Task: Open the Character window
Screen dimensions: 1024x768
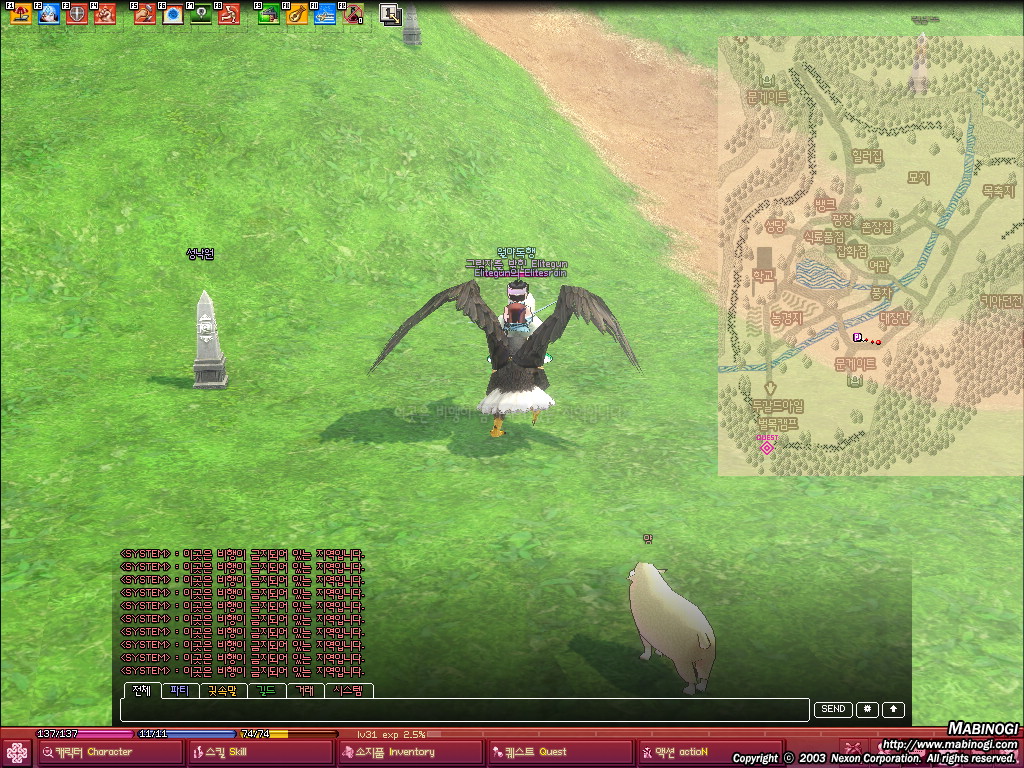Action: (110, 752)
